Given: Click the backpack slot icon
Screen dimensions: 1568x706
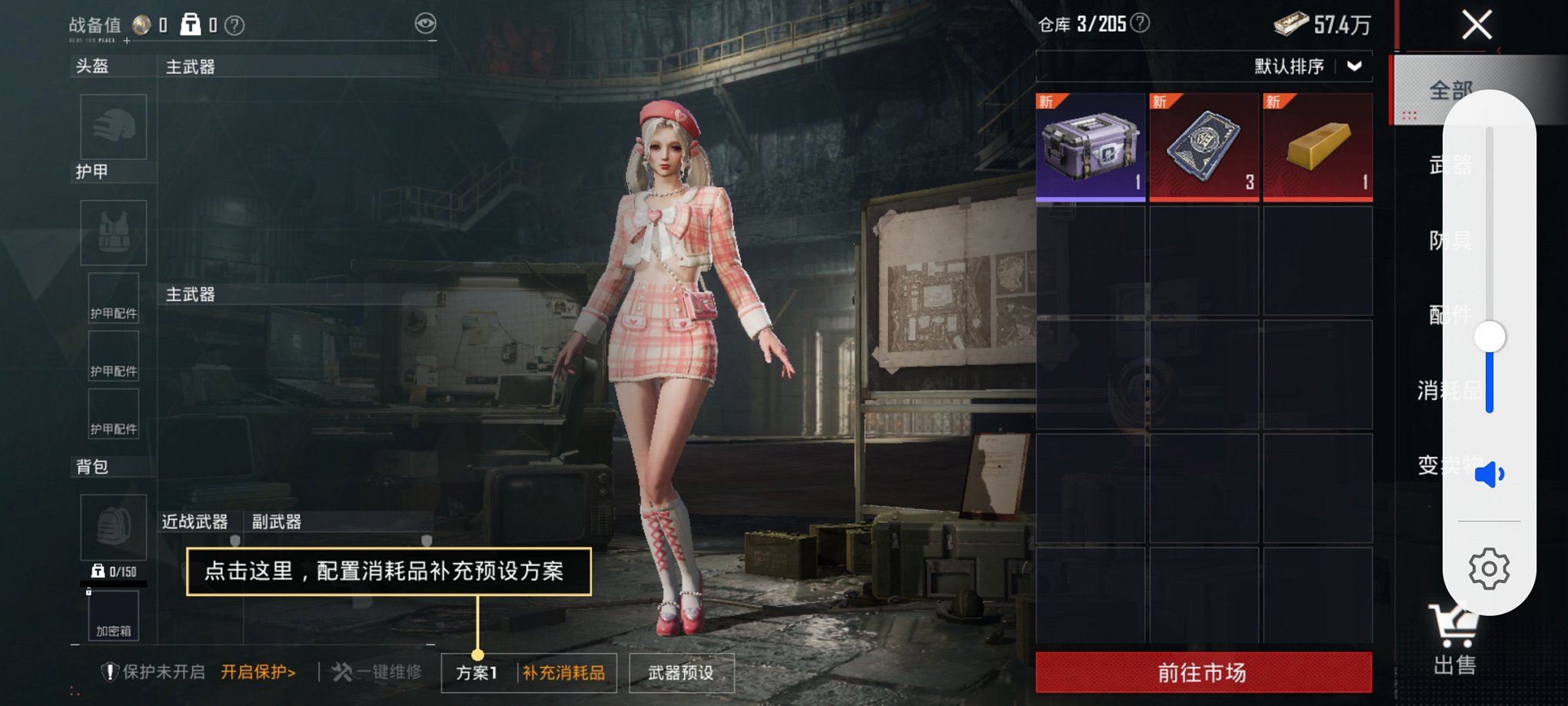Looking at the screenshot, I should click(x=113, y=528).
